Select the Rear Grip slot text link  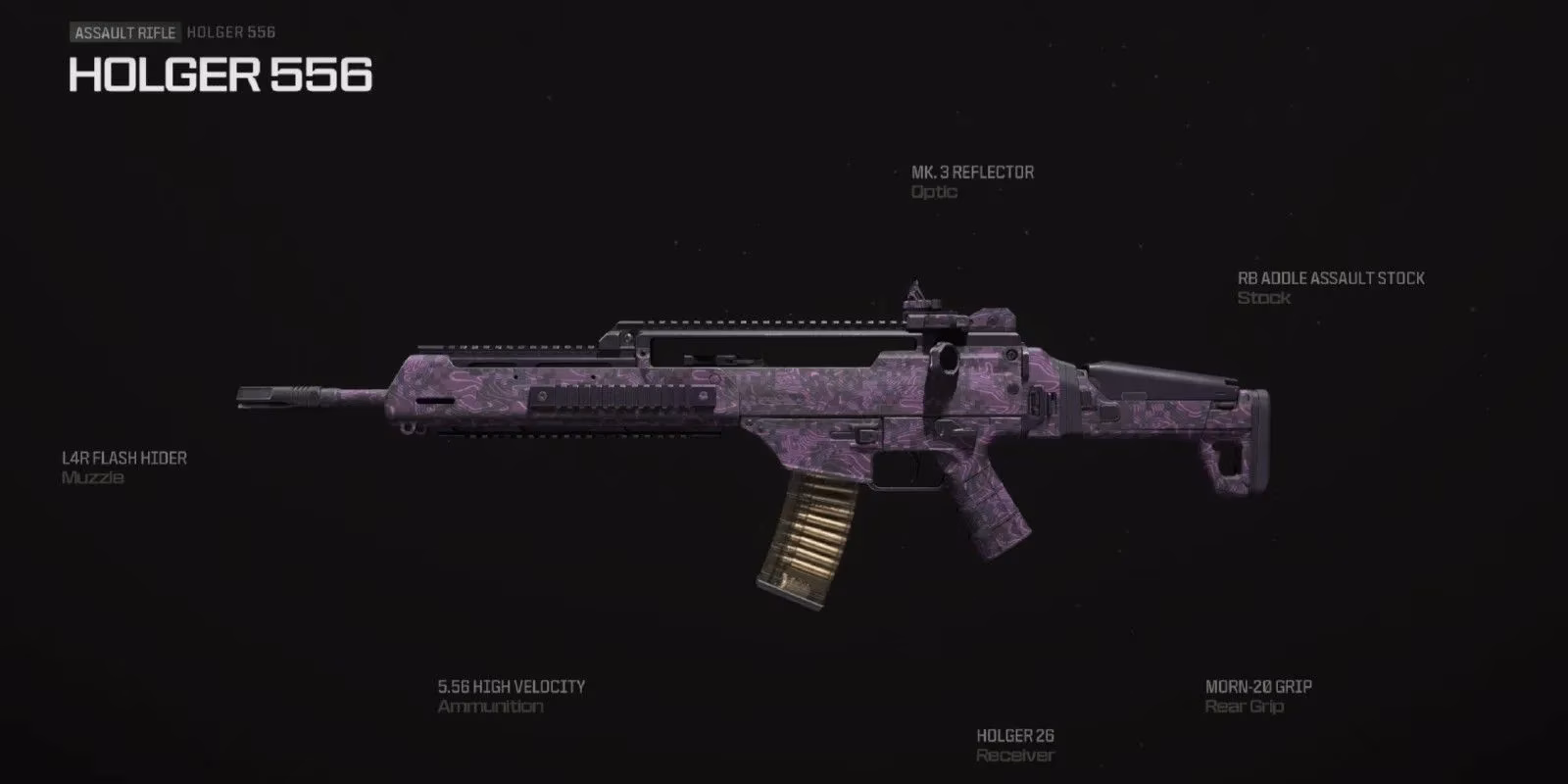click(1243, 707)
